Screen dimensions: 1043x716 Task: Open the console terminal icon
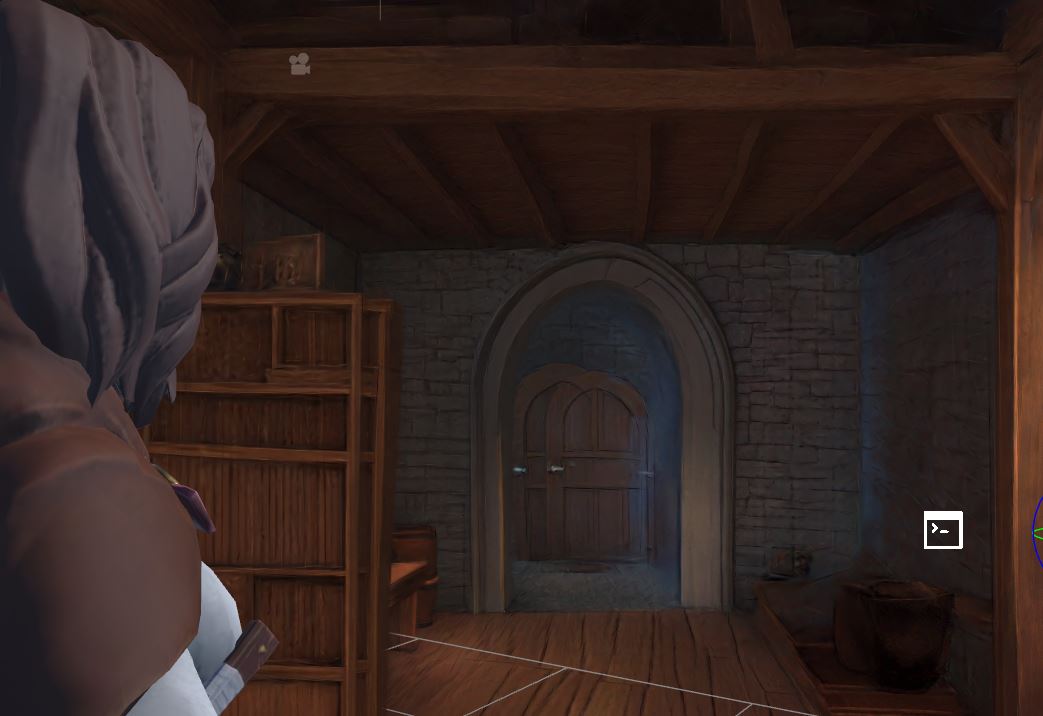pyautogui.click(x=942, y=530)
